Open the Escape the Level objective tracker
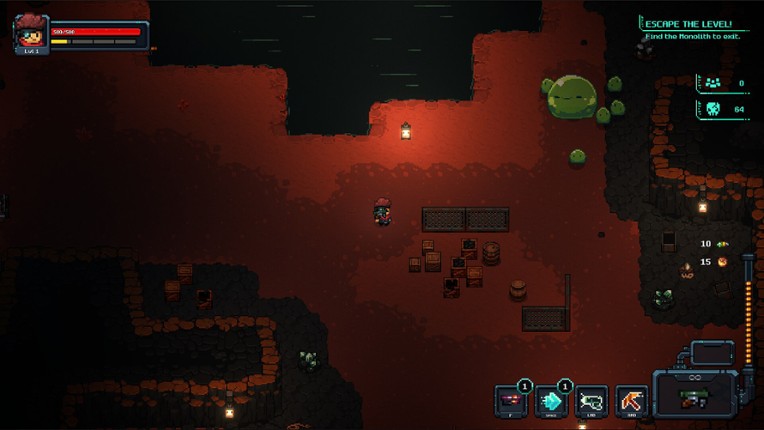This screenshot has height=430, width=764. tap(687, 28)
